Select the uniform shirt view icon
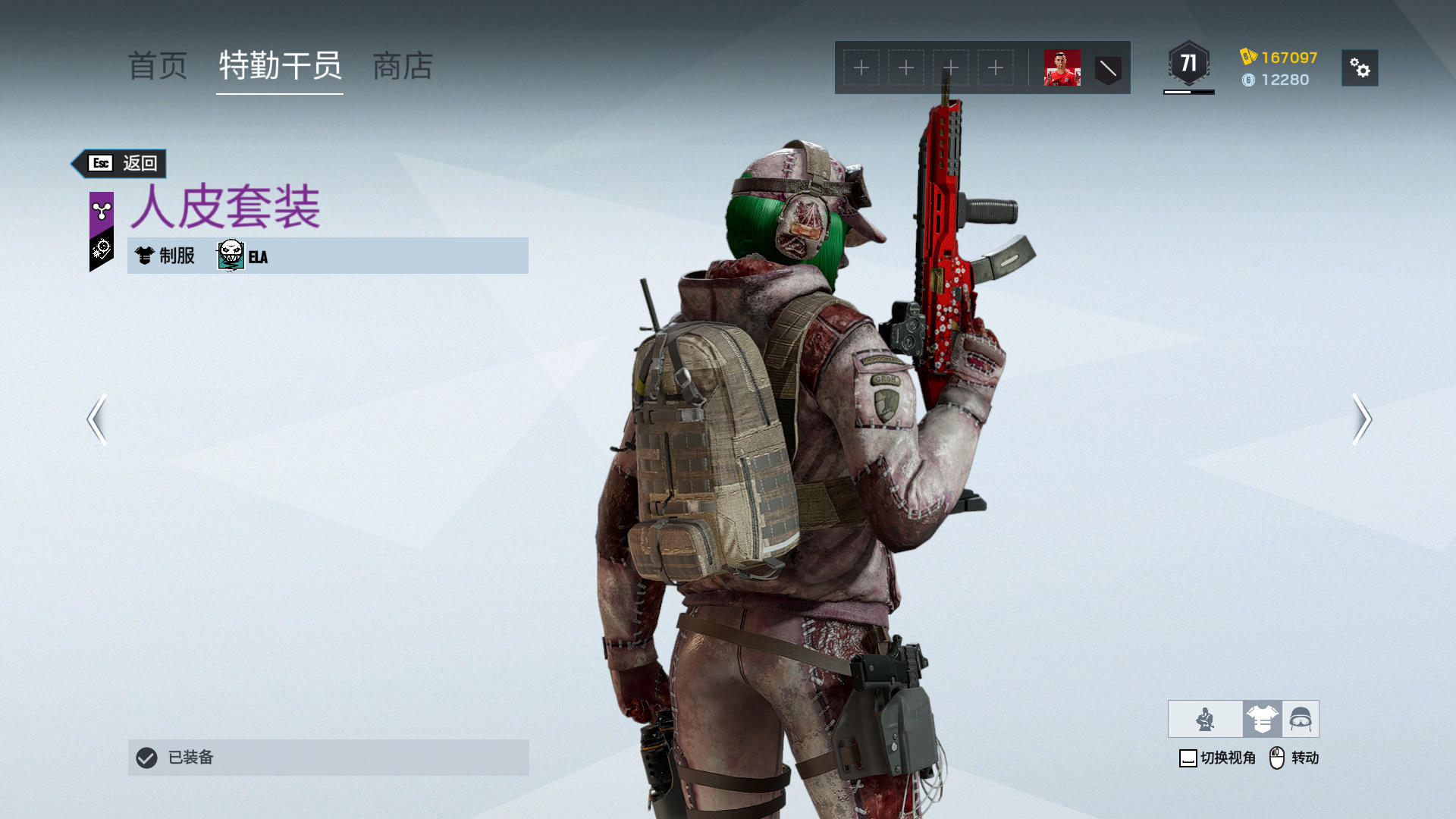Screen dimensions: 1456x819 pos(1262,719)
